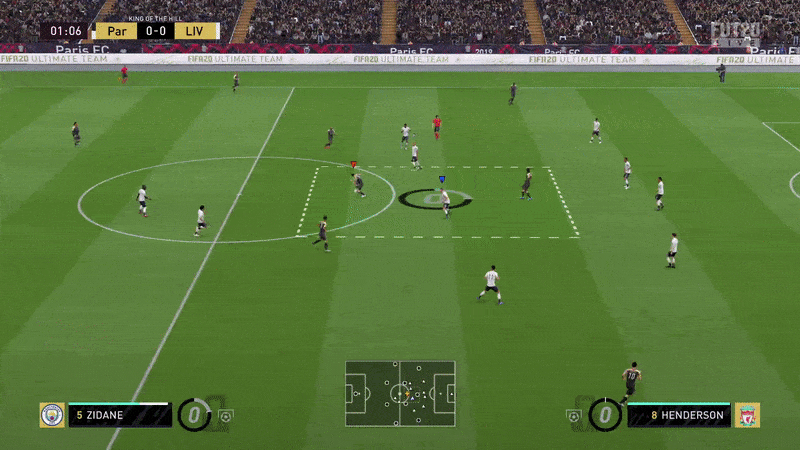Image resolution: width=800 pixels, height=450 pixels.
Task: Click the pitch radar minimap
Action: click(400, 394)
